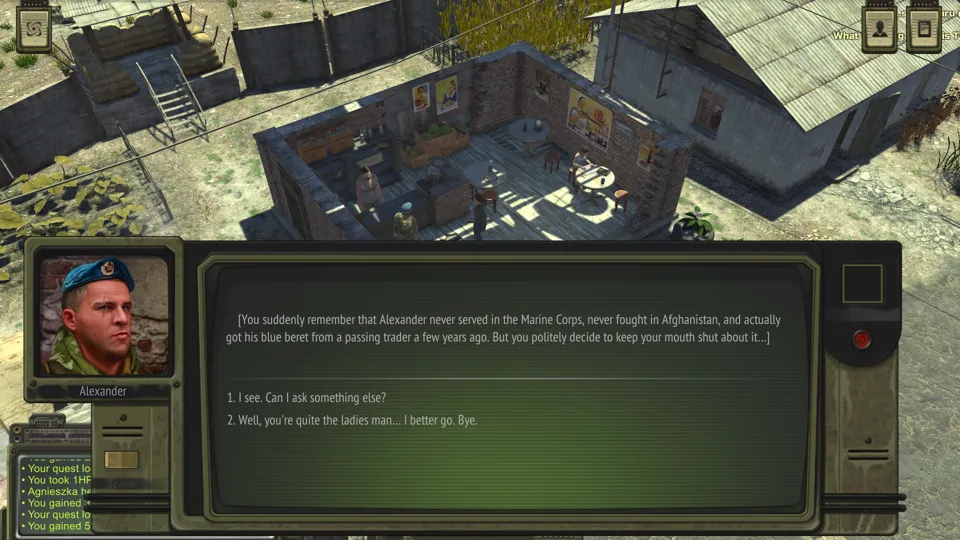960x540 pixels.
Task: Click the red round button on the dialogue panel
Action: click(x=862, y=339)
